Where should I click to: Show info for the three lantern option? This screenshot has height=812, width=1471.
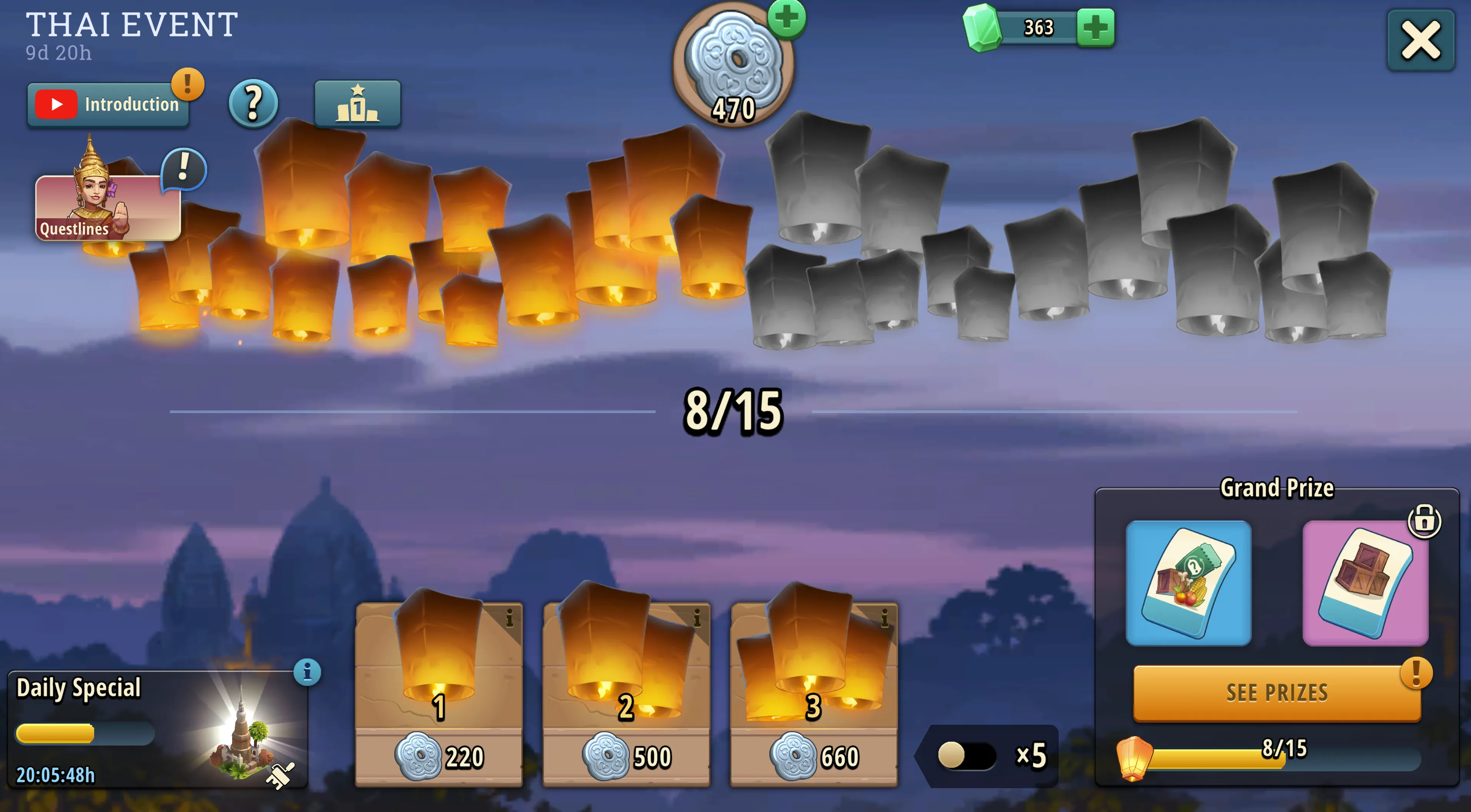tap(885, 617)
